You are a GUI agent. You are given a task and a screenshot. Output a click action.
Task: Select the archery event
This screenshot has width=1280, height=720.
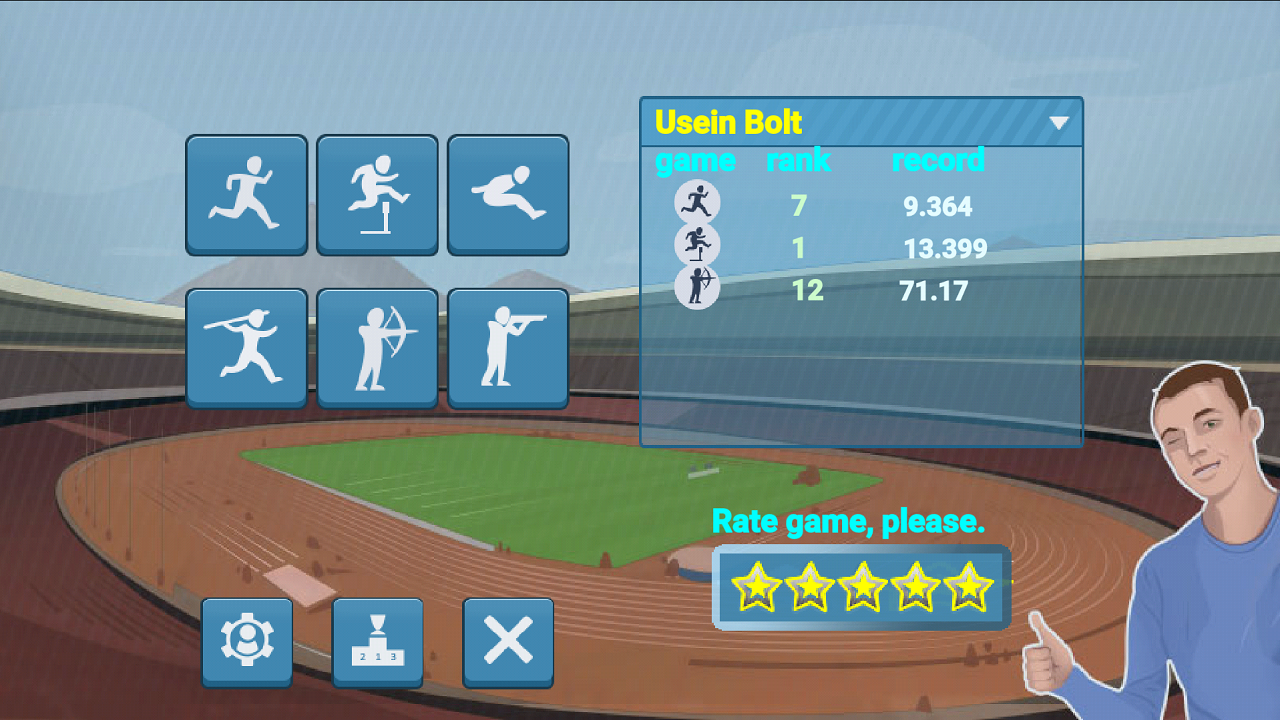(x=377, y=347)
